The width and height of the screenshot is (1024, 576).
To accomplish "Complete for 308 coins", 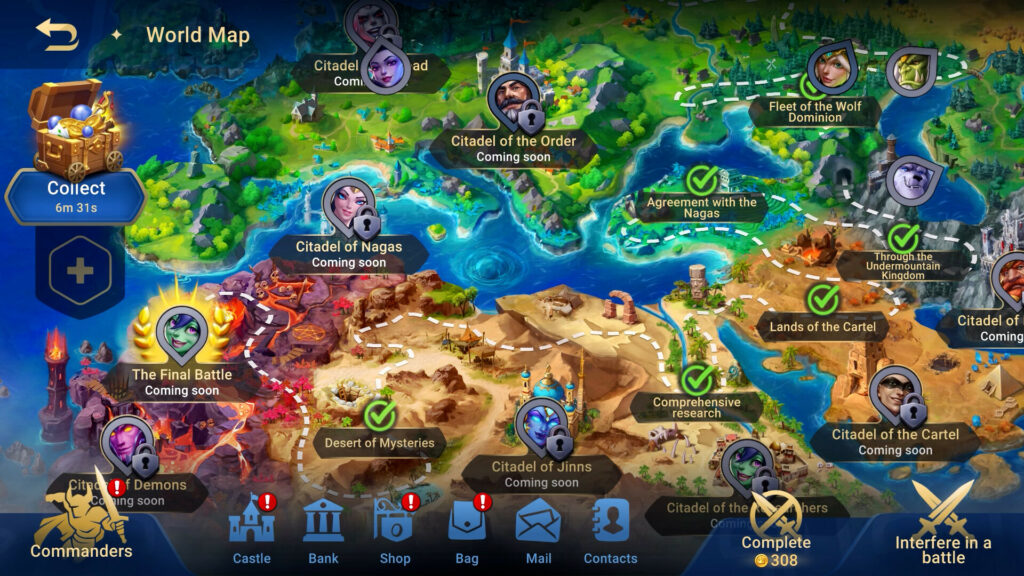I will point(776,530).
